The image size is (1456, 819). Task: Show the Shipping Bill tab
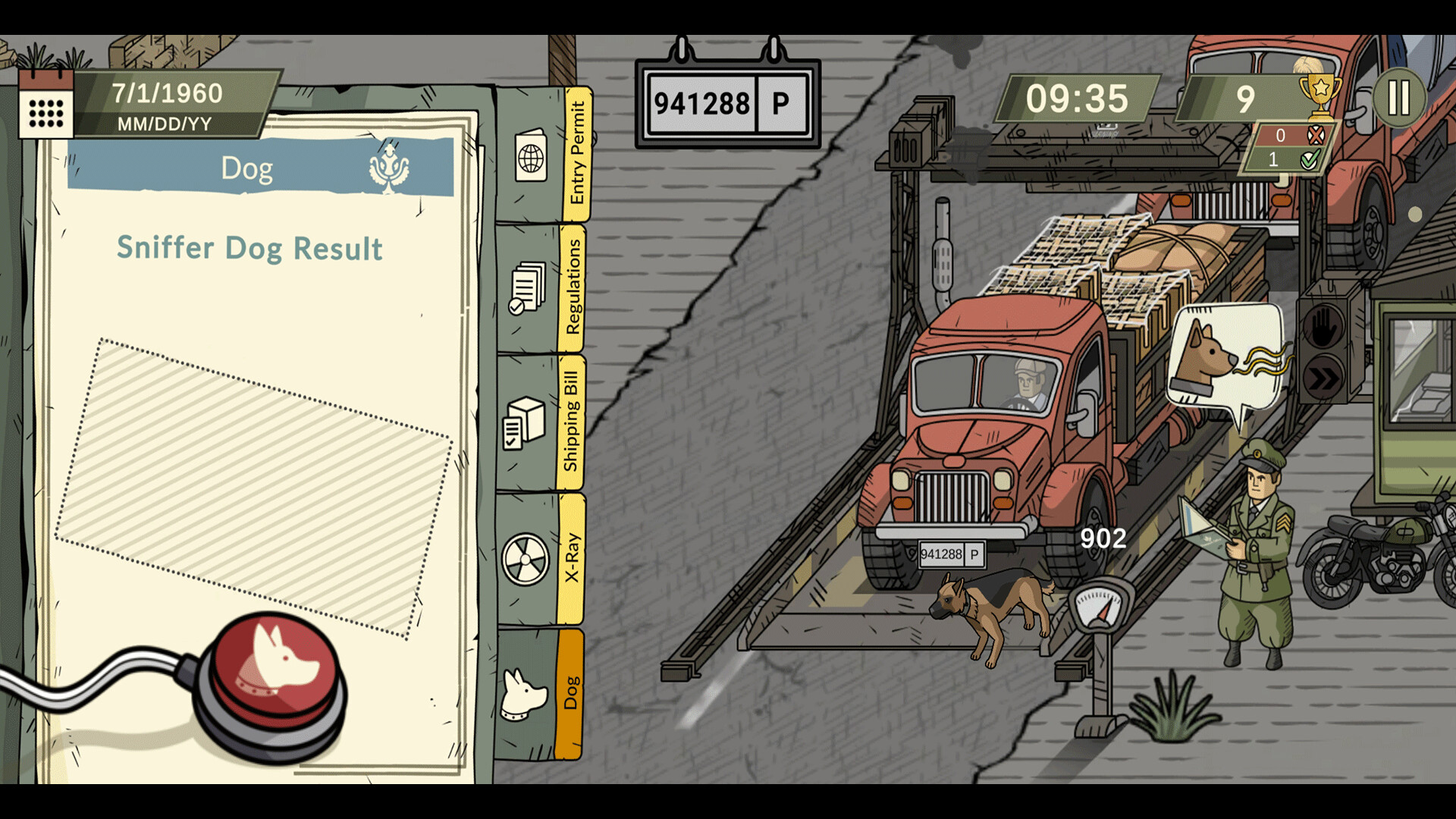pyautogui.click(x=539, y=422)
